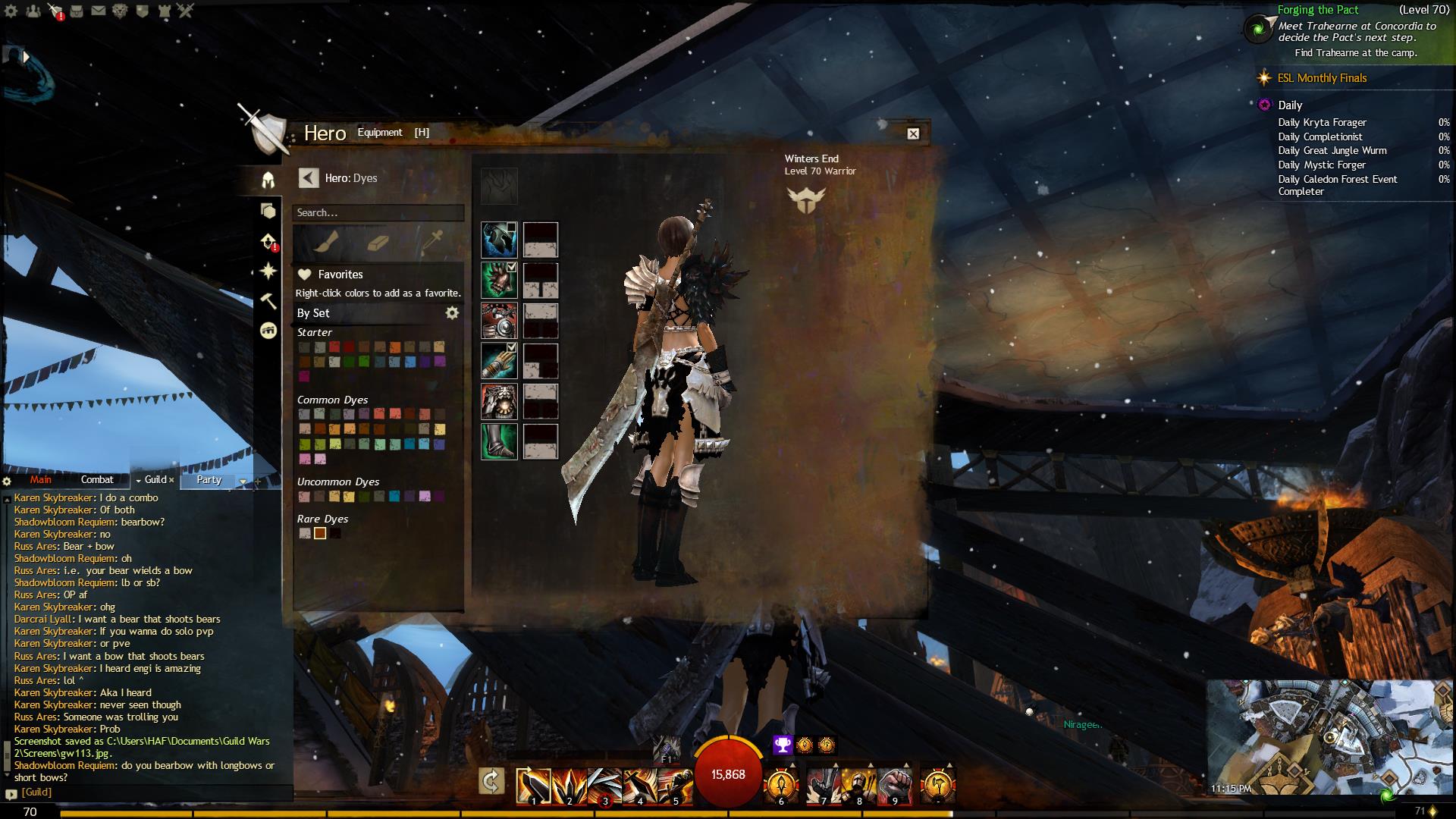Go back from Hero Dyes

(308, 178)
